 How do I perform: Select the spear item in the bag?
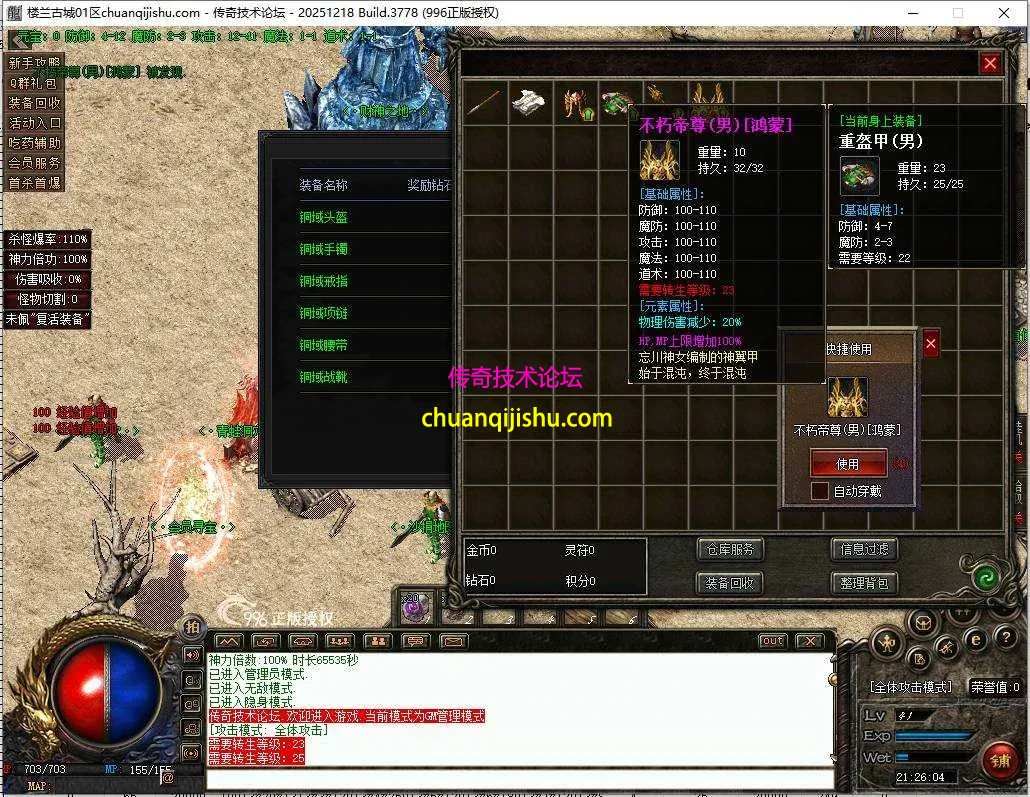coord(483,103)
